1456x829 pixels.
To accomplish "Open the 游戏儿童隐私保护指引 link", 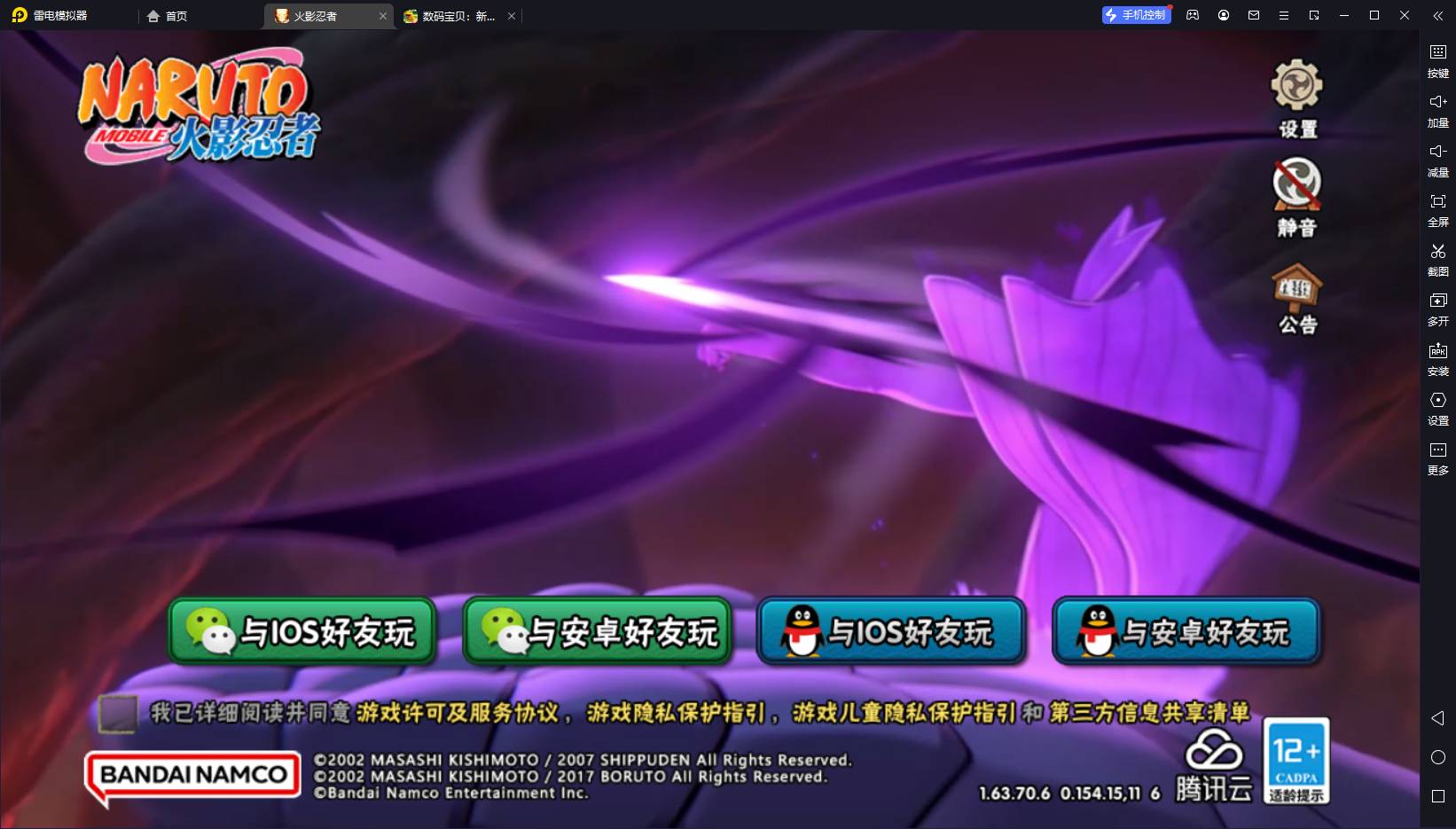I will click(904, 713).
